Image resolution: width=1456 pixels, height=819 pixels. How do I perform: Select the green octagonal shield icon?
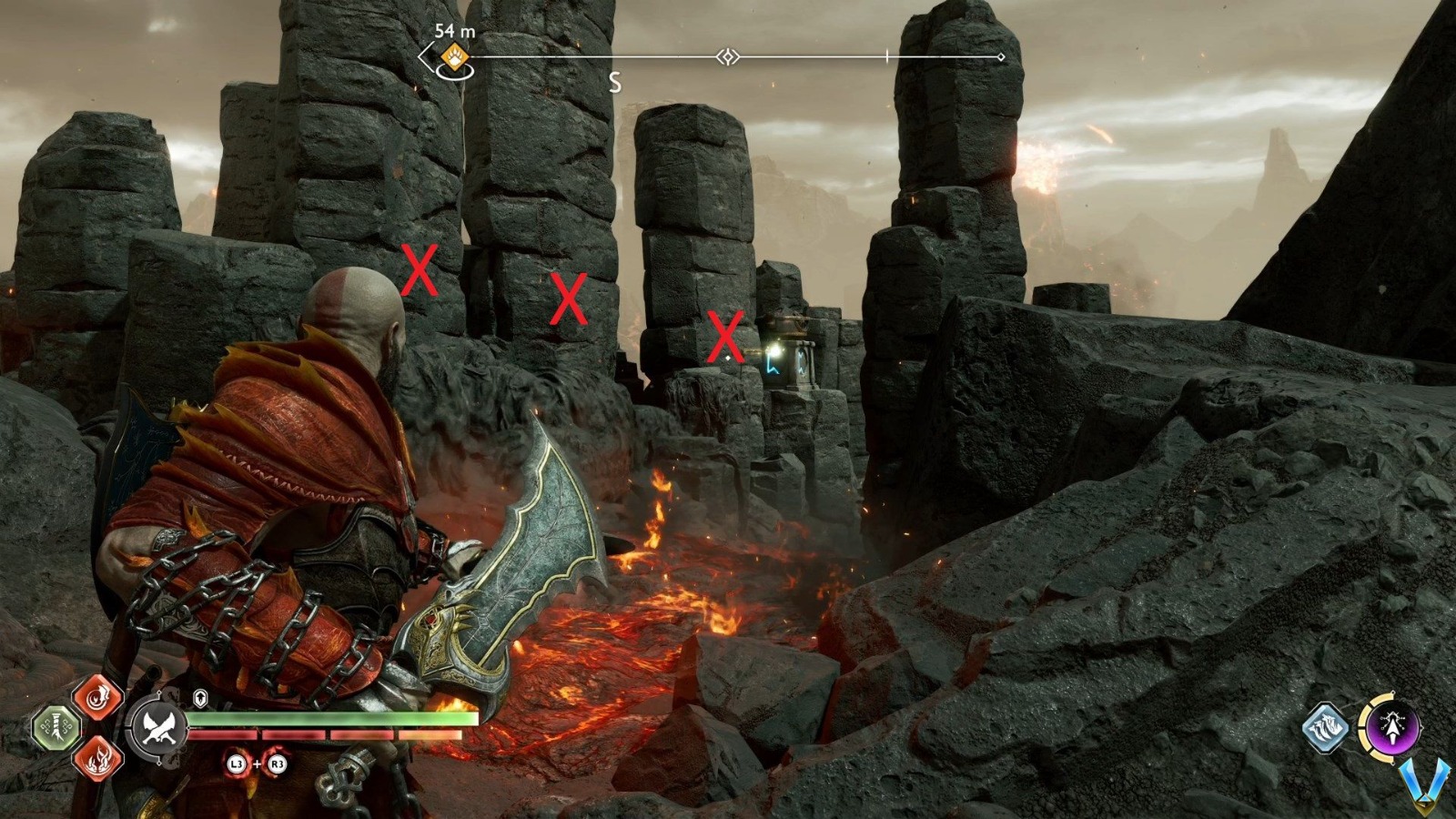[x=56, y=728]
